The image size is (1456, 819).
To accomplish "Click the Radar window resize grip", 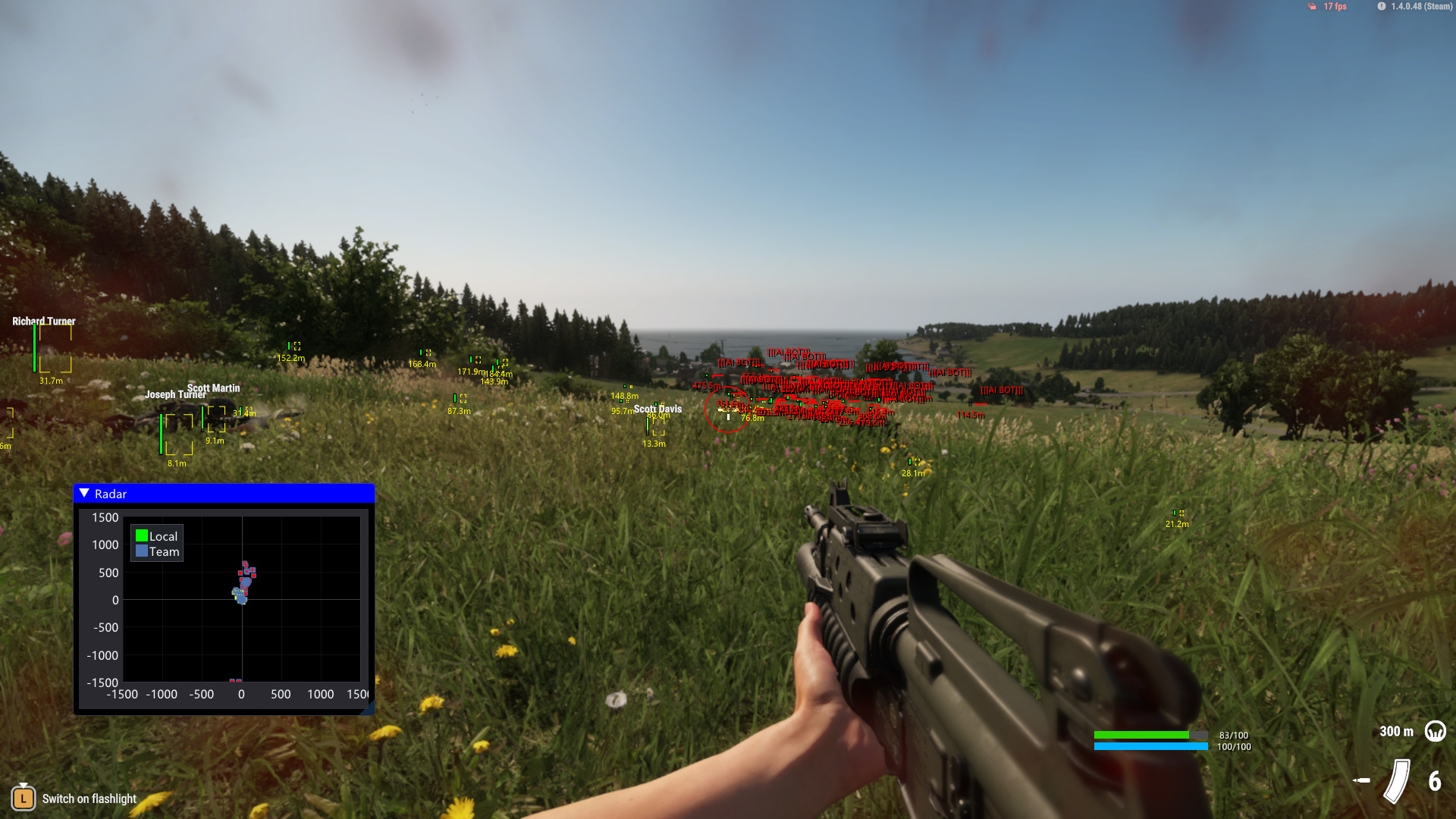I will click(369, 709).
